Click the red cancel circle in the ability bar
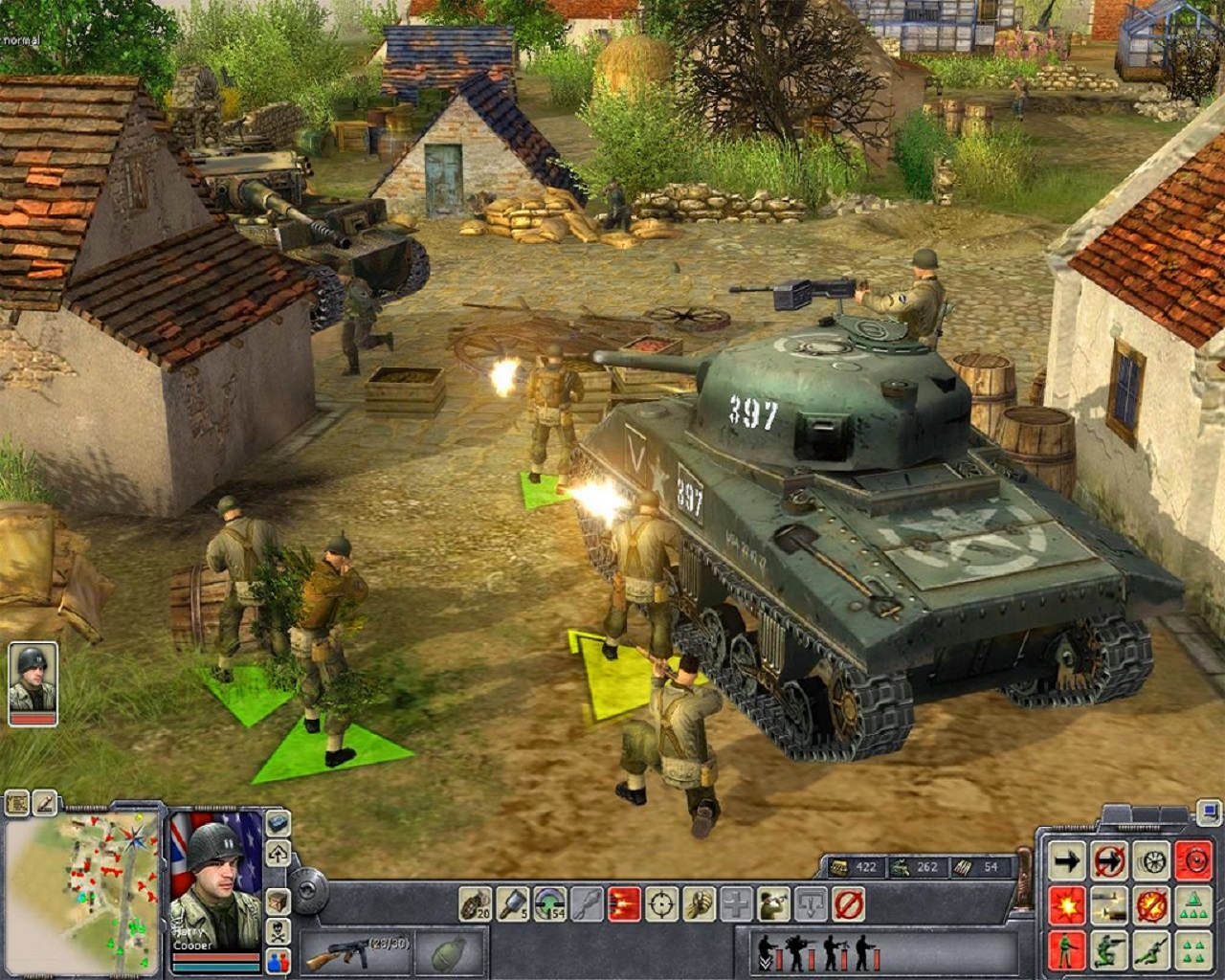 [848, 902]
